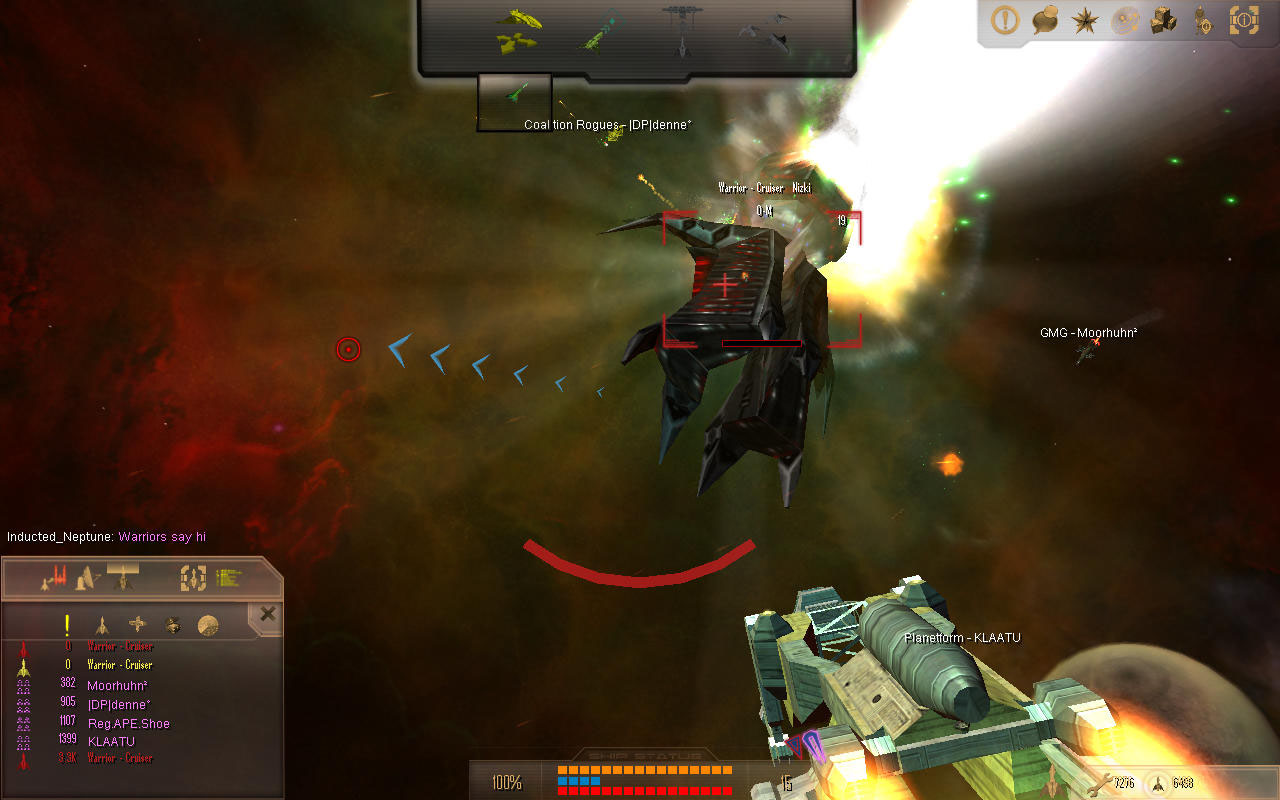This screenshot has height=800, width=1280.
Task: Open the info panel icon at top-right corner
Action: coord(1245,21)
